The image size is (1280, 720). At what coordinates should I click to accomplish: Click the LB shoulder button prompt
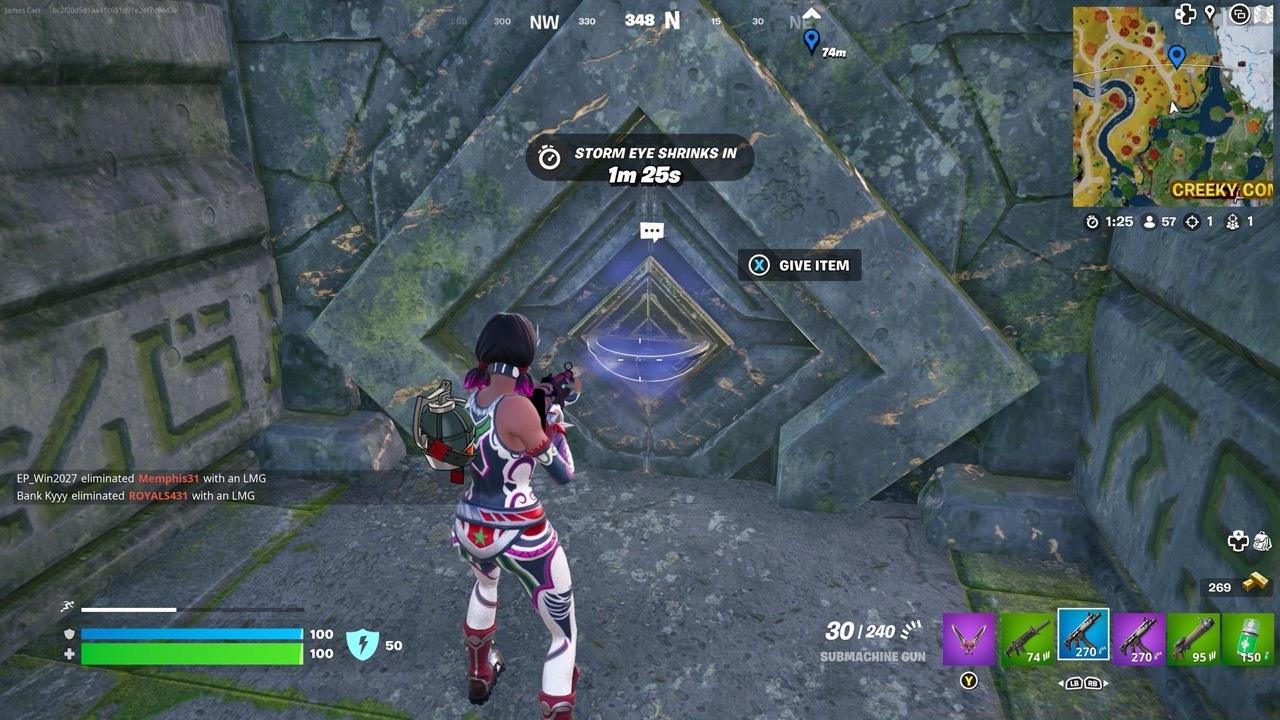pyautogui.click(x=1073, y=683)
